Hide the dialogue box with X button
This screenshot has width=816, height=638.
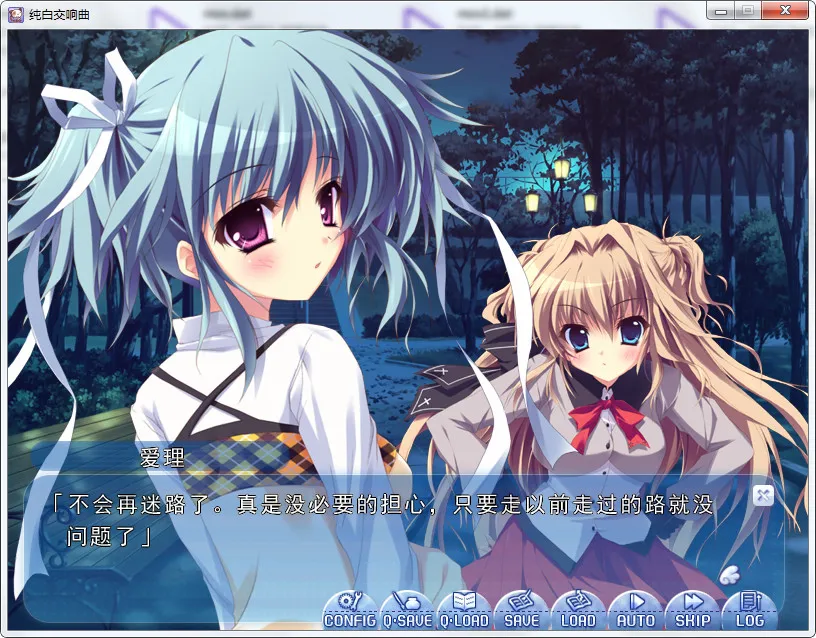763,495
